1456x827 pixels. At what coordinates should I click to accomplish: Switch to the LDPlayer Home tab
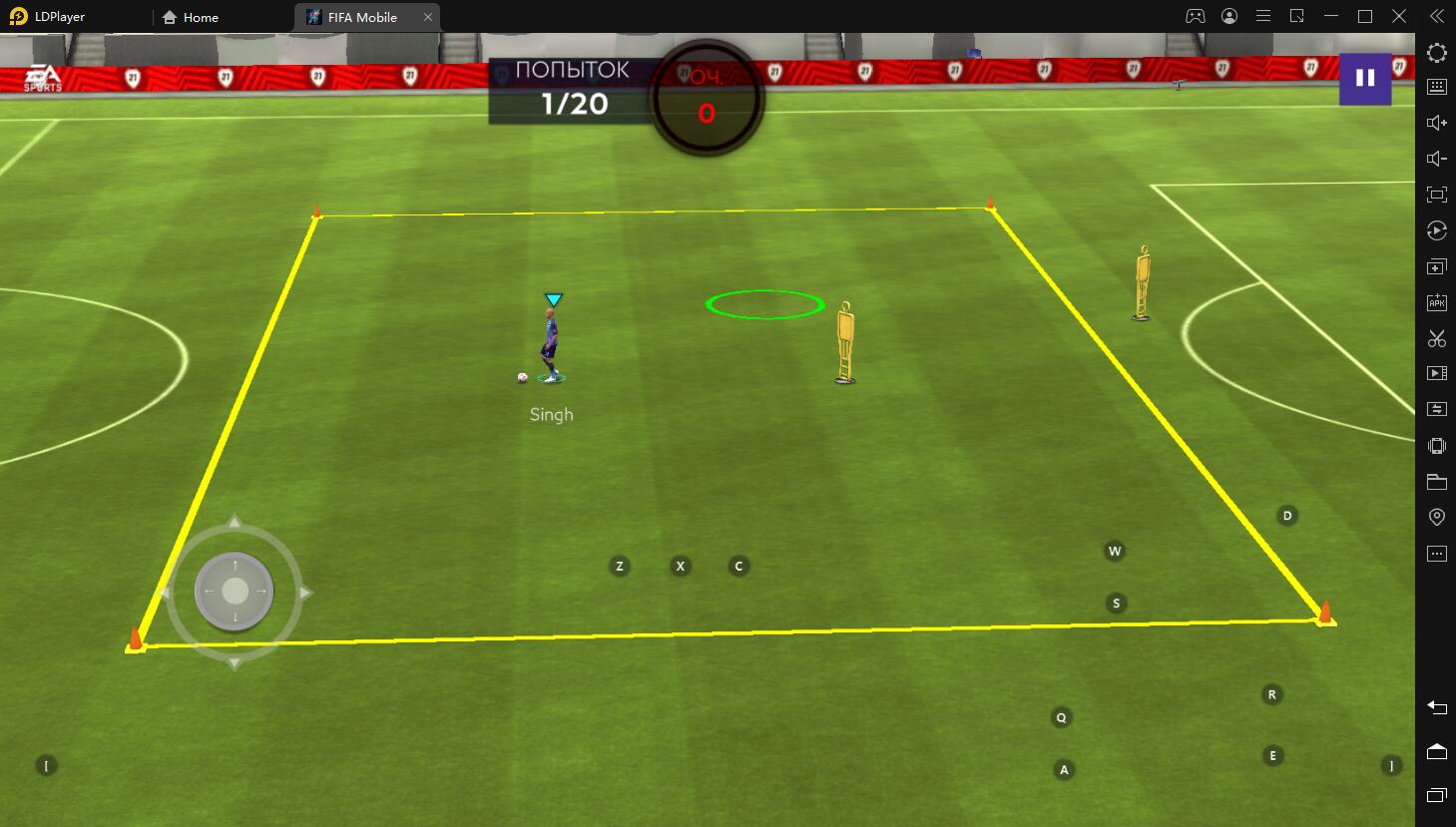(x=191, y=17)
